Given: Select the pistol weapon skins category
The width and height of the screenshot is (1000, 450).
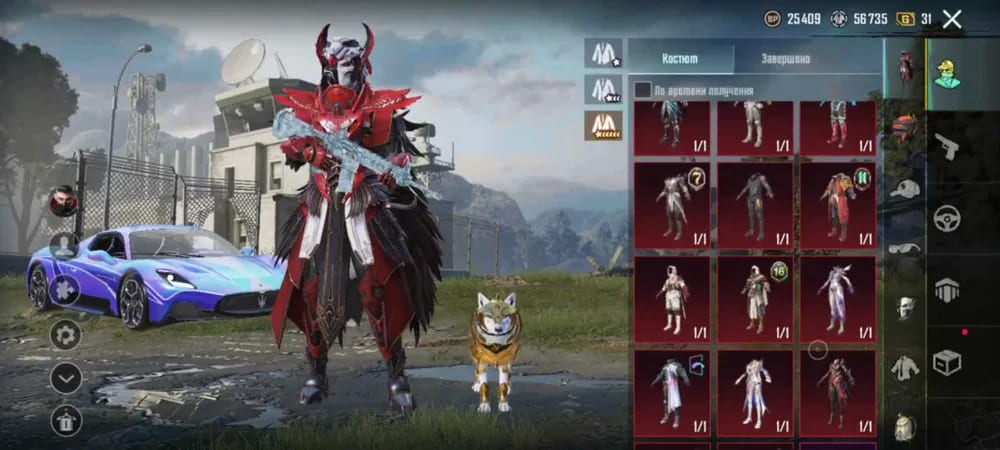Looking at the screenshot, I should click(x=947, y=147).
